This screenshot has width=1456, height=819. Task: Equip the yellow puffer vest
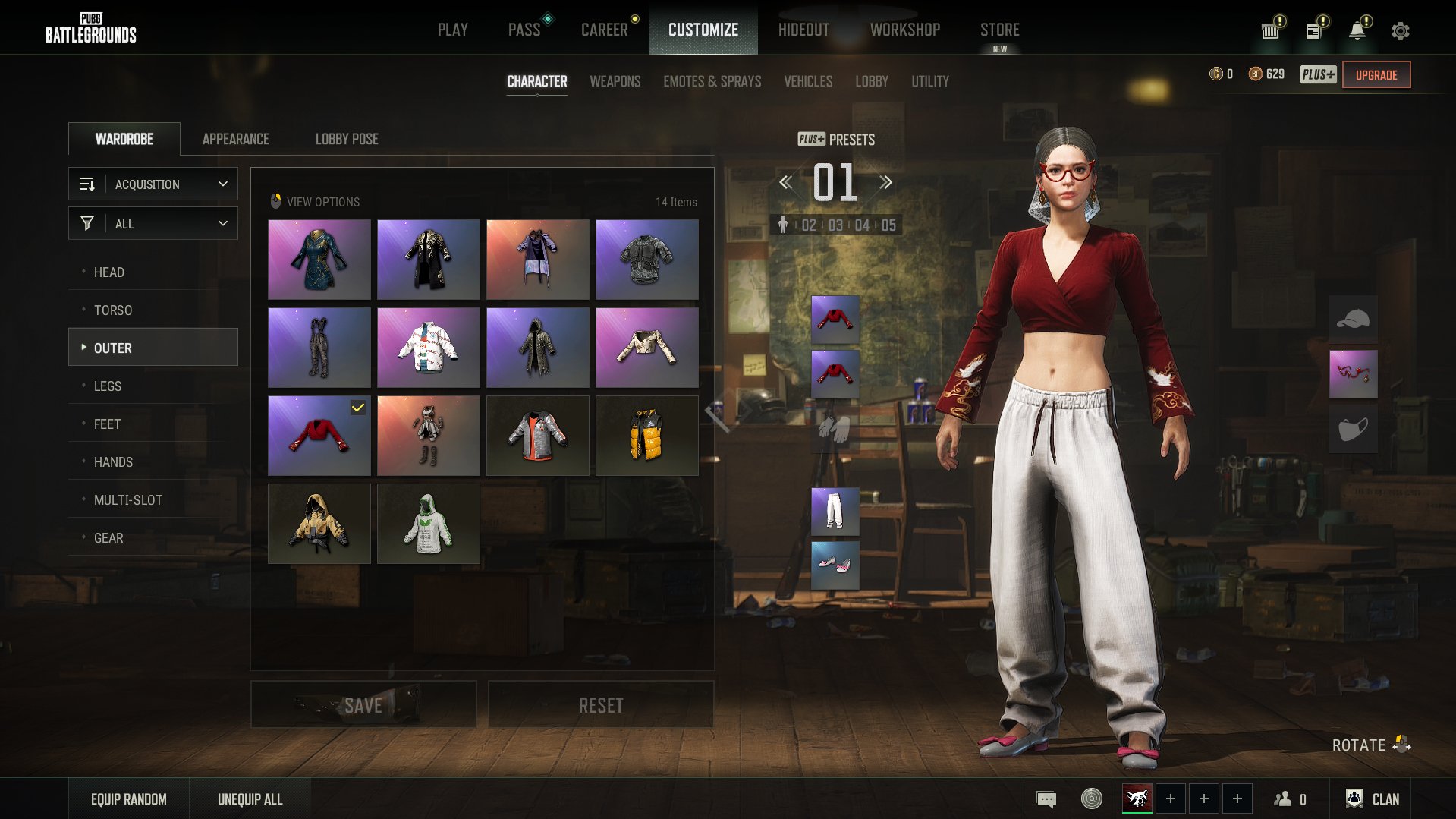click(646, 435)
